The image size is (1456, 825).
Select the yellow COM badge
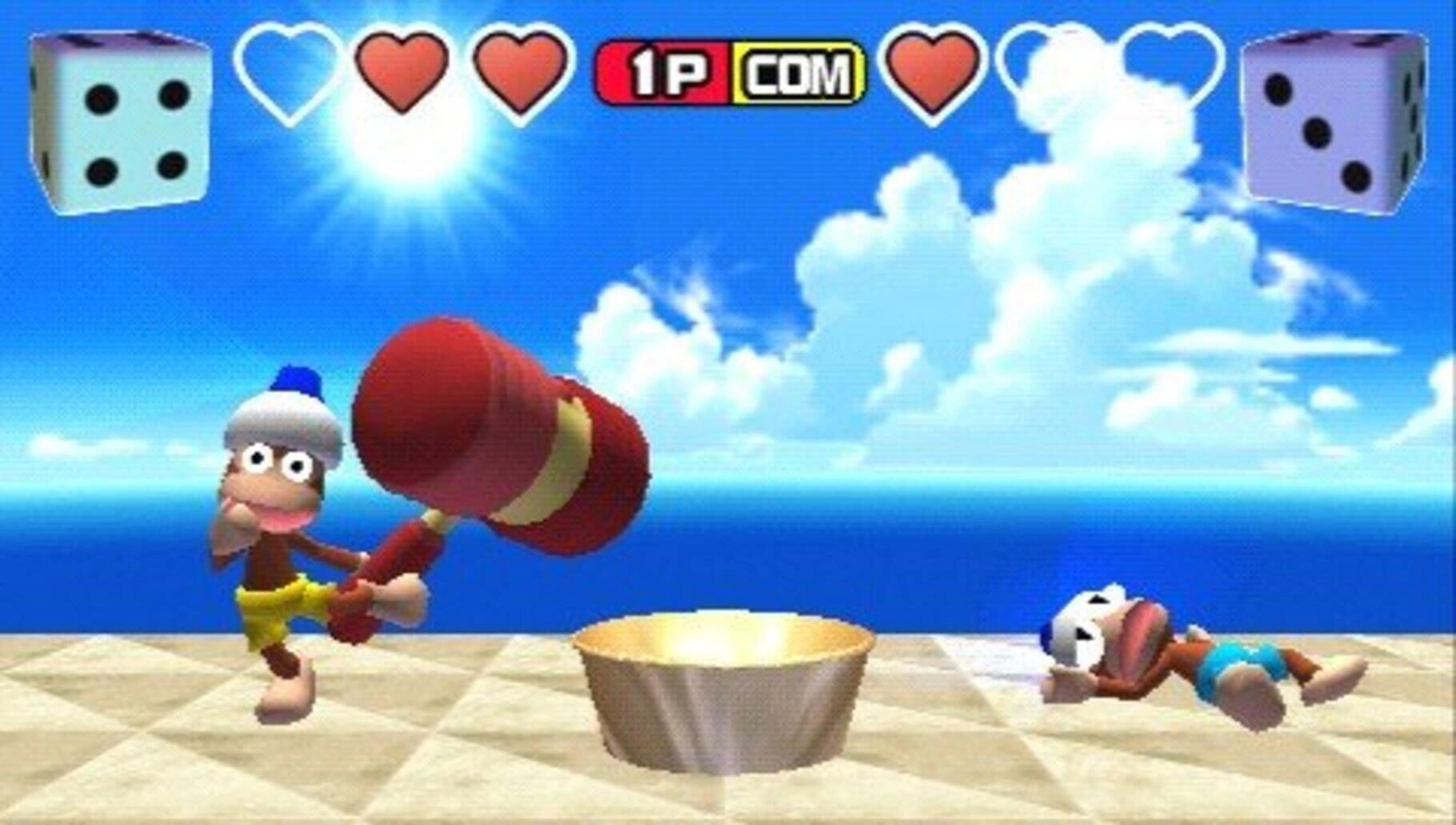798,75
